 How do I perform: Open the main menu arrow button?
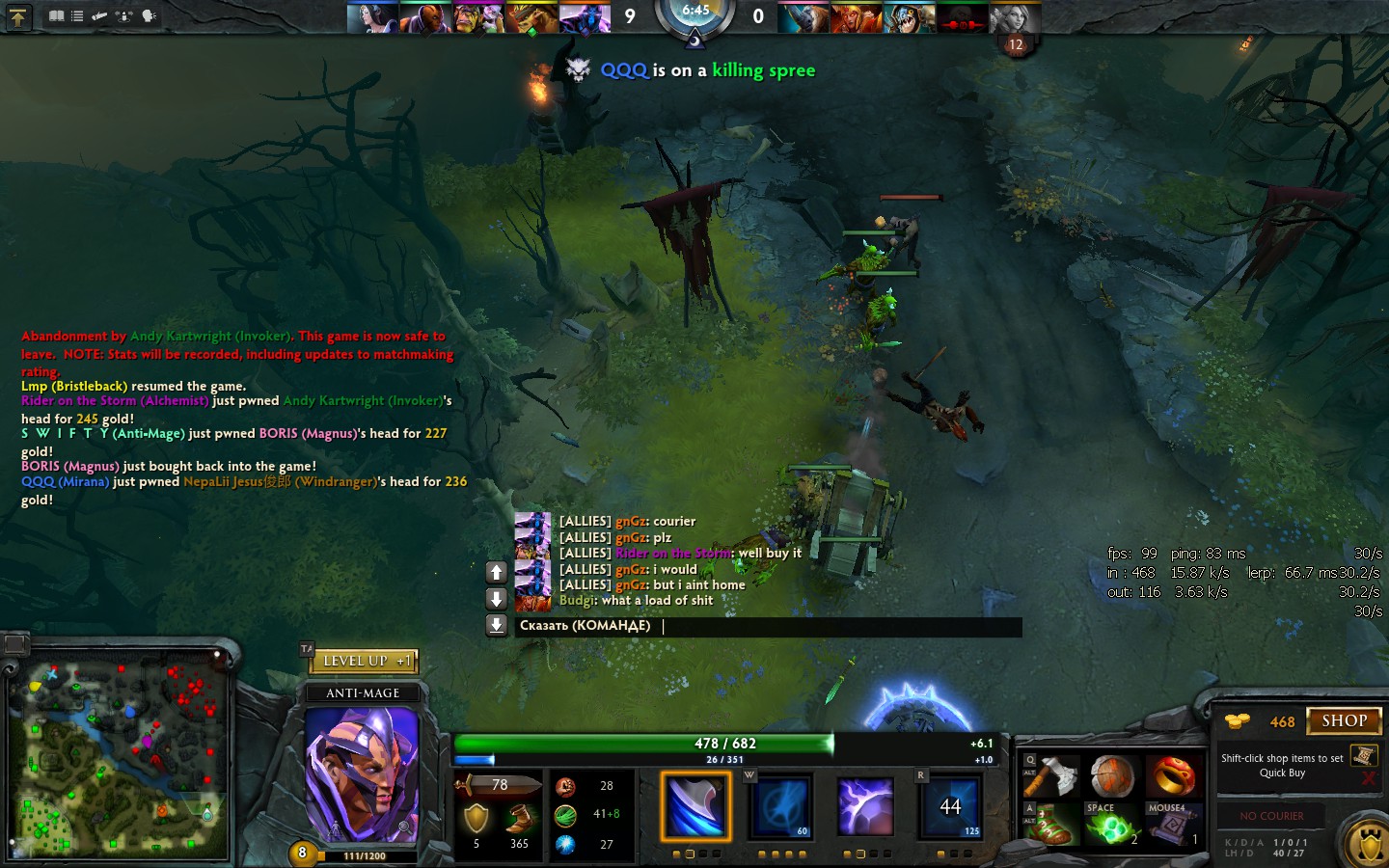17,16
